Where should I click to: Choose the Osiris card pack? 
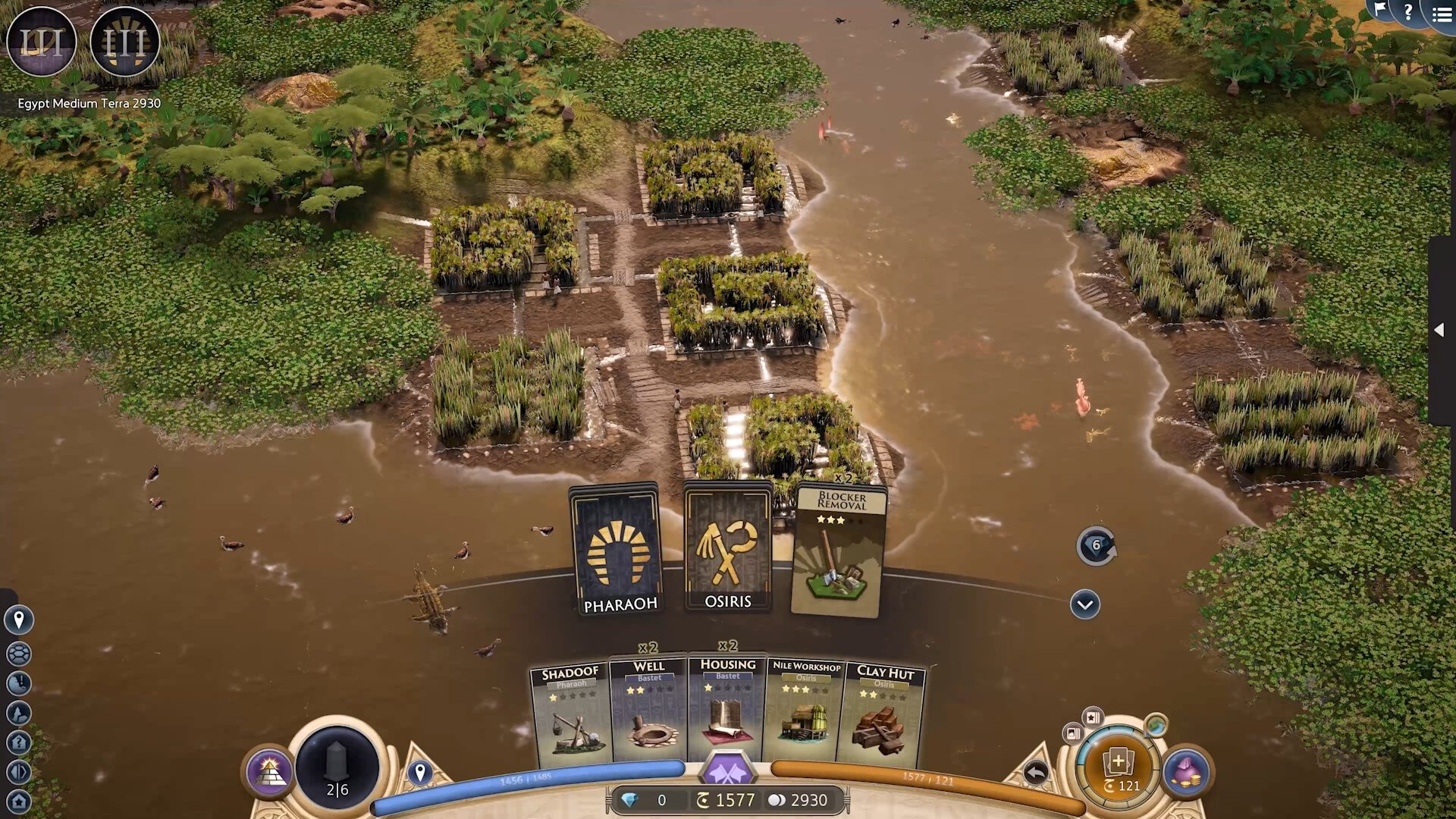click(728, 546)
